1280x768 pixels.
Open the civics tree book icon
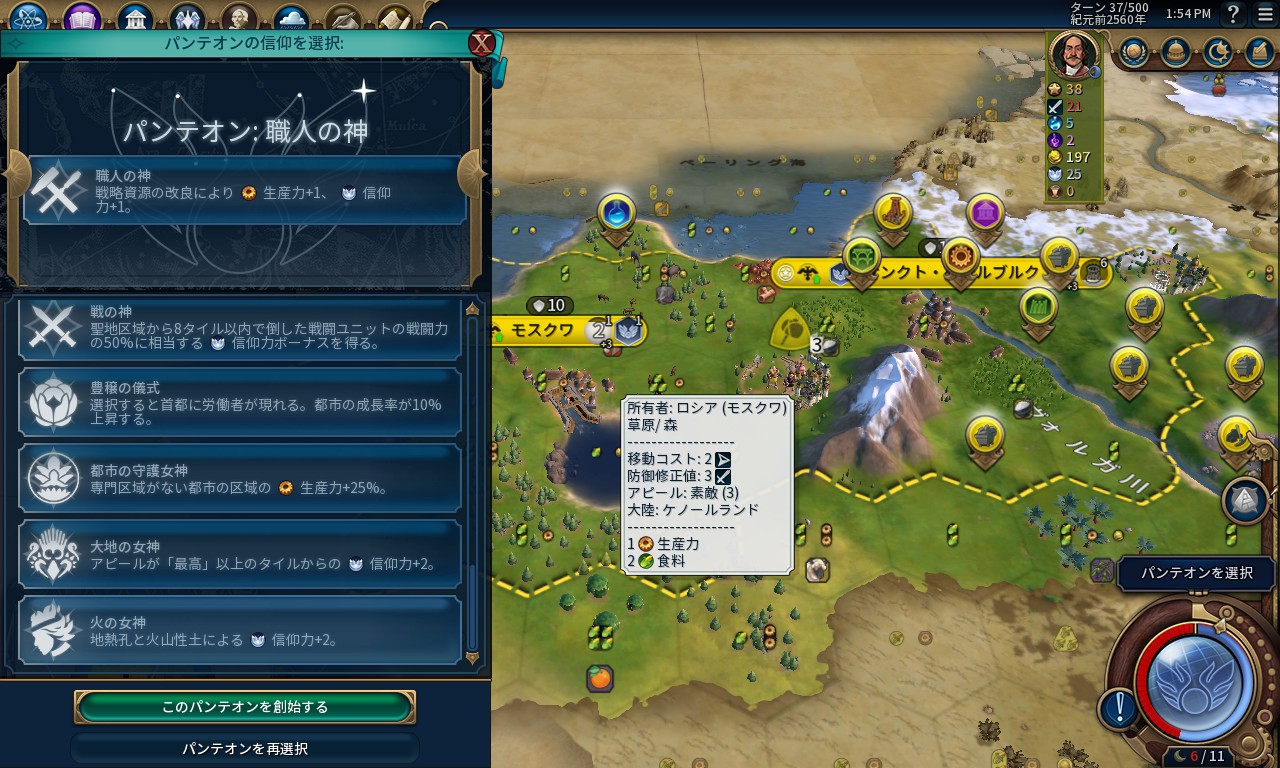point(82,18)
